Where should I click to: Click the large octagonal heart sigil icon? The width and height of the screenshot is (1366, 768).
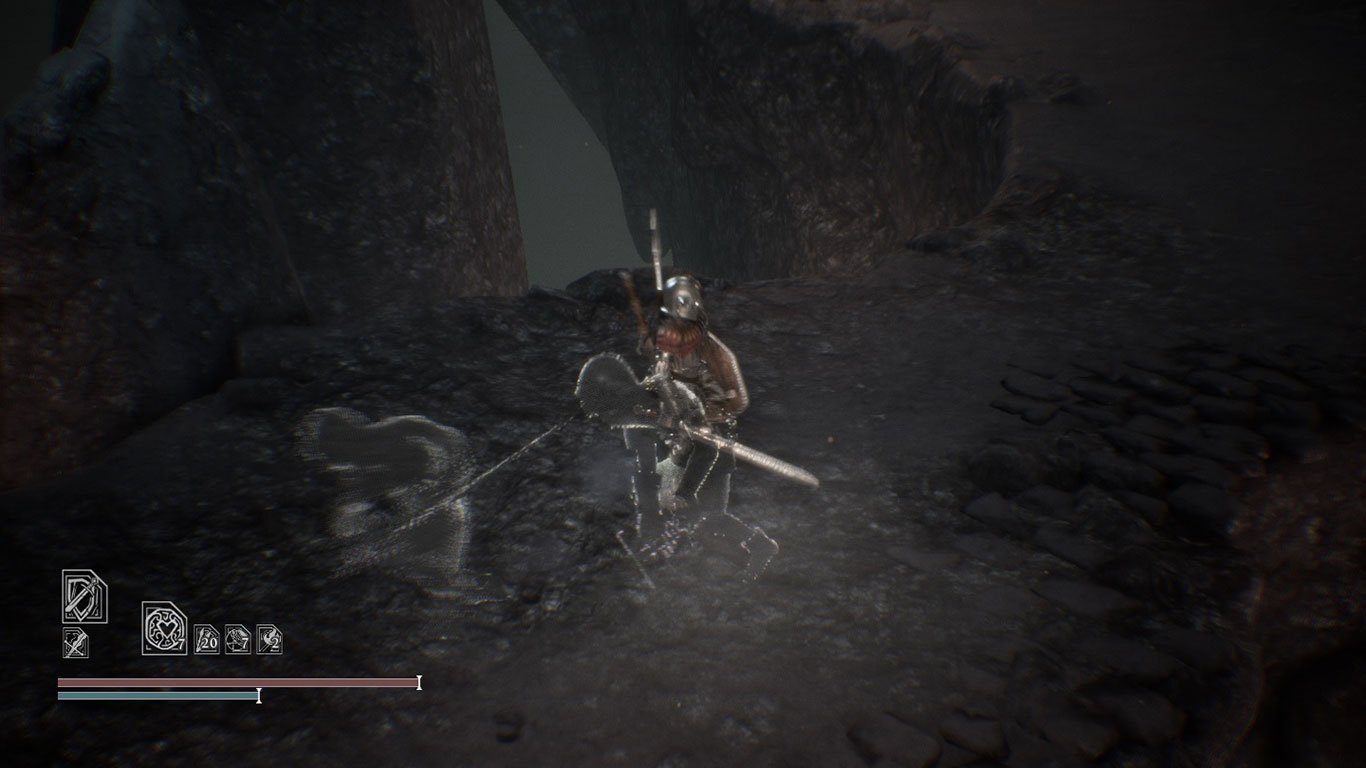[162, 628]
